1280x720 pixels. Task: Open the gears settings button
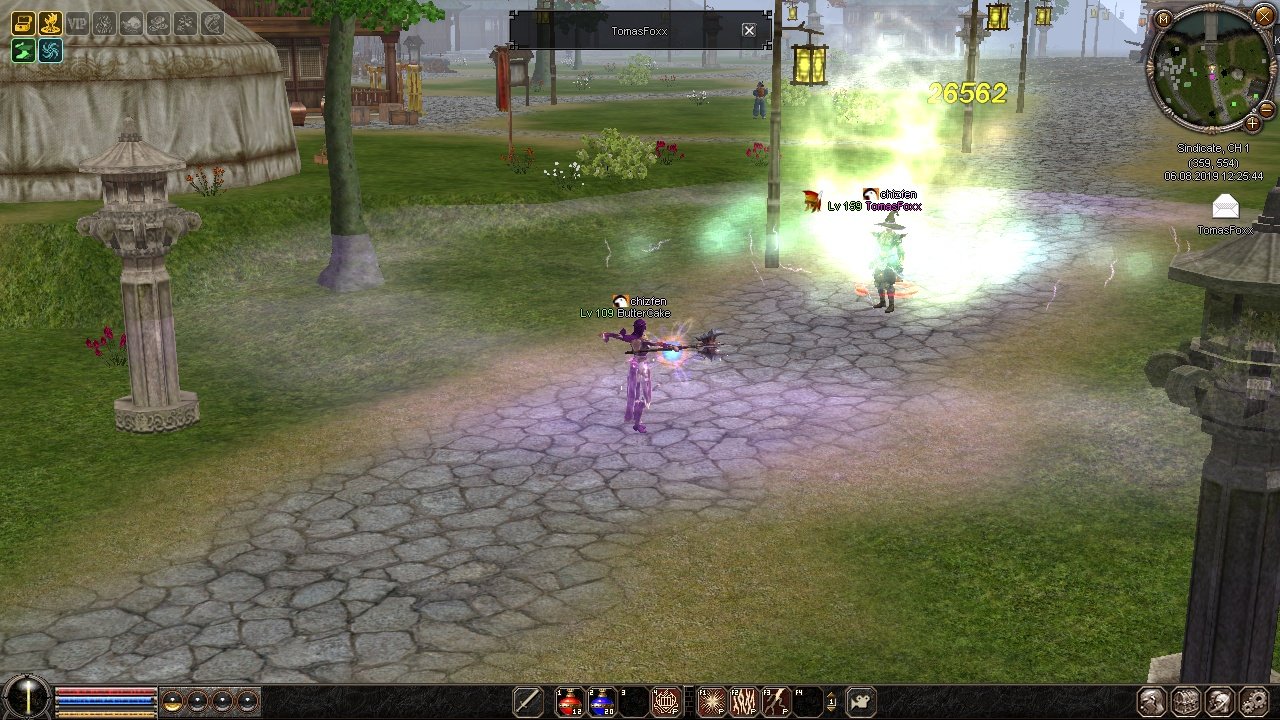[1253, 701]
